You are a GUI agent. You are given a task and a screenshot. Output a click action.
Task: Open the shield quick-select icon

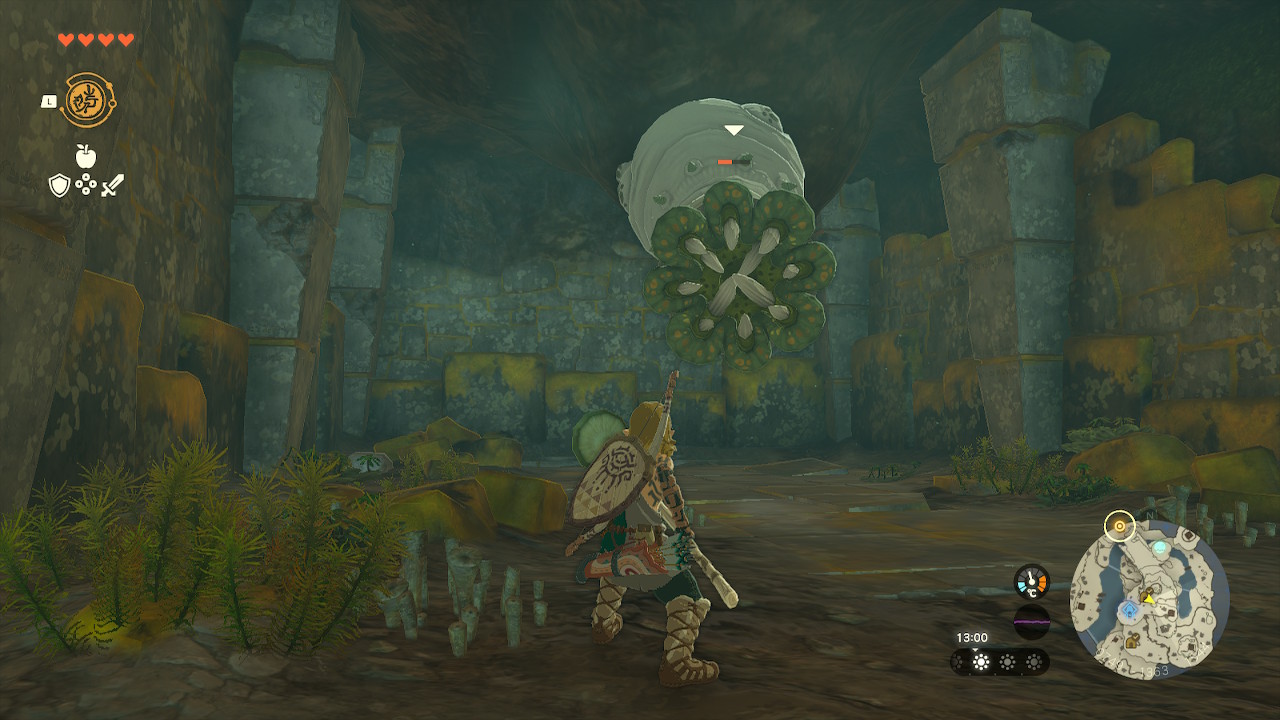(60, 185)
